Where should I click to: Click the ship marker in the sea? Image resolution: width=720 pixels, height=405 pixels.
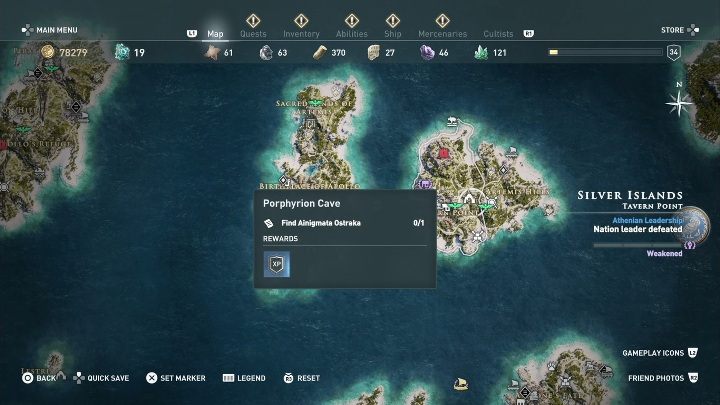pyautogui.click(x=462, y=382)
